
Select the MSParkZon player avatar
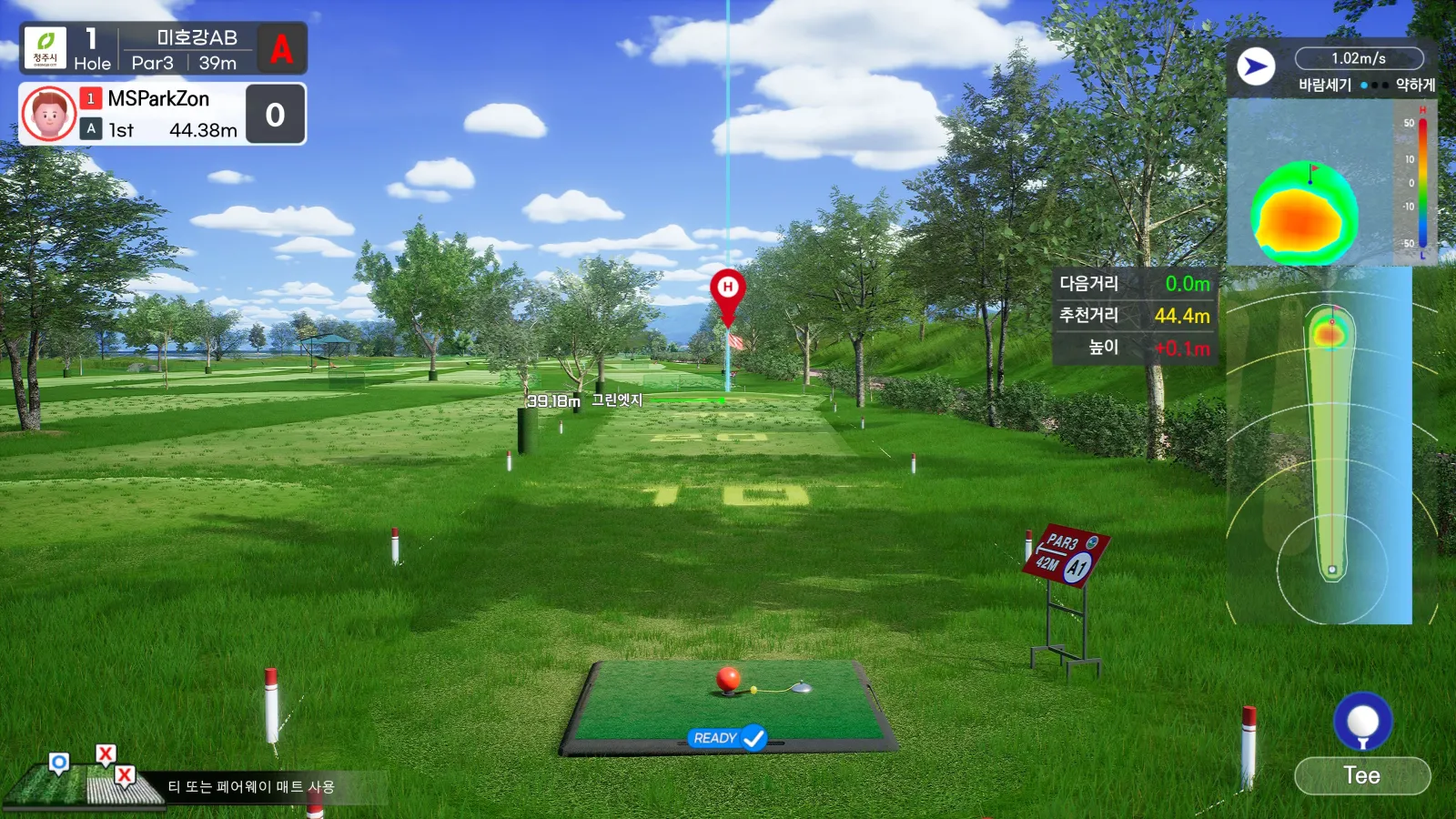49,114
